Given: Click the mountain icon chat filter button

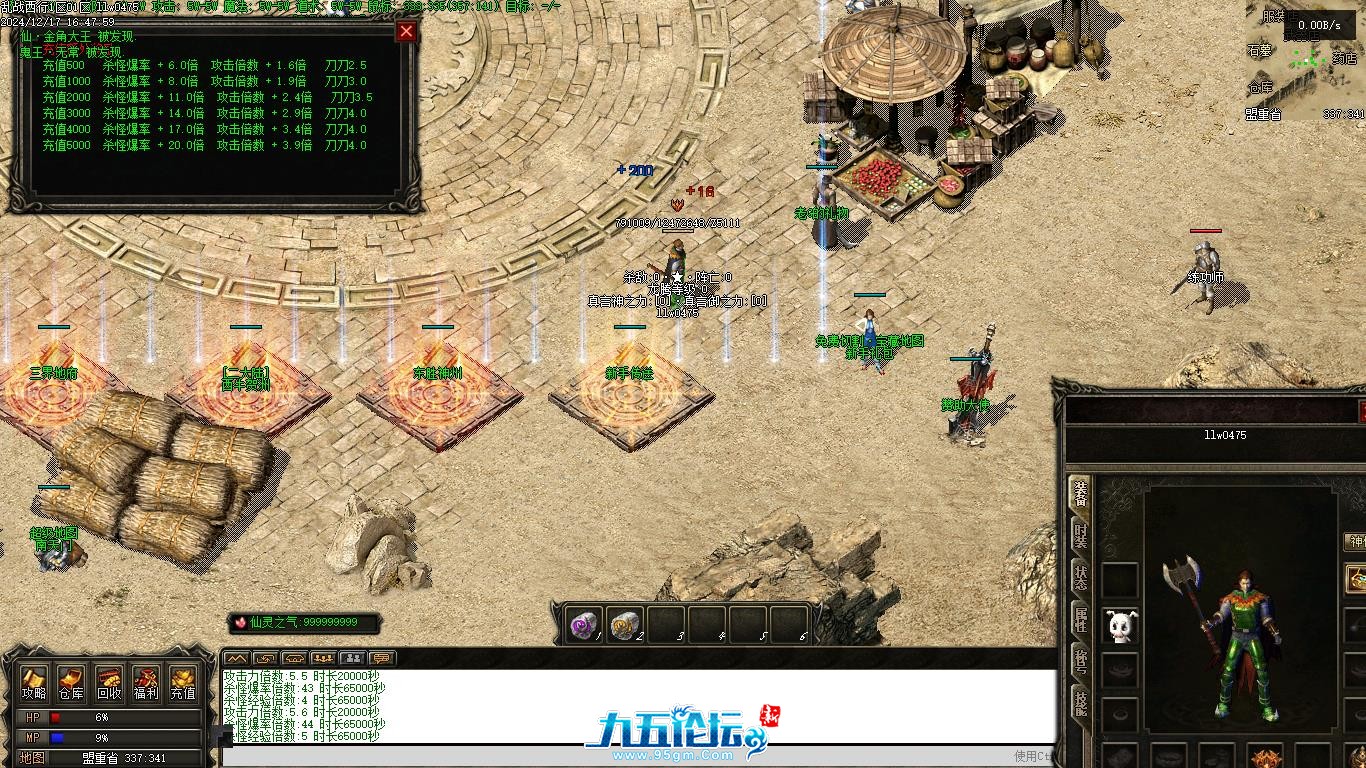Looking at the screenshot, I should 236,658.
